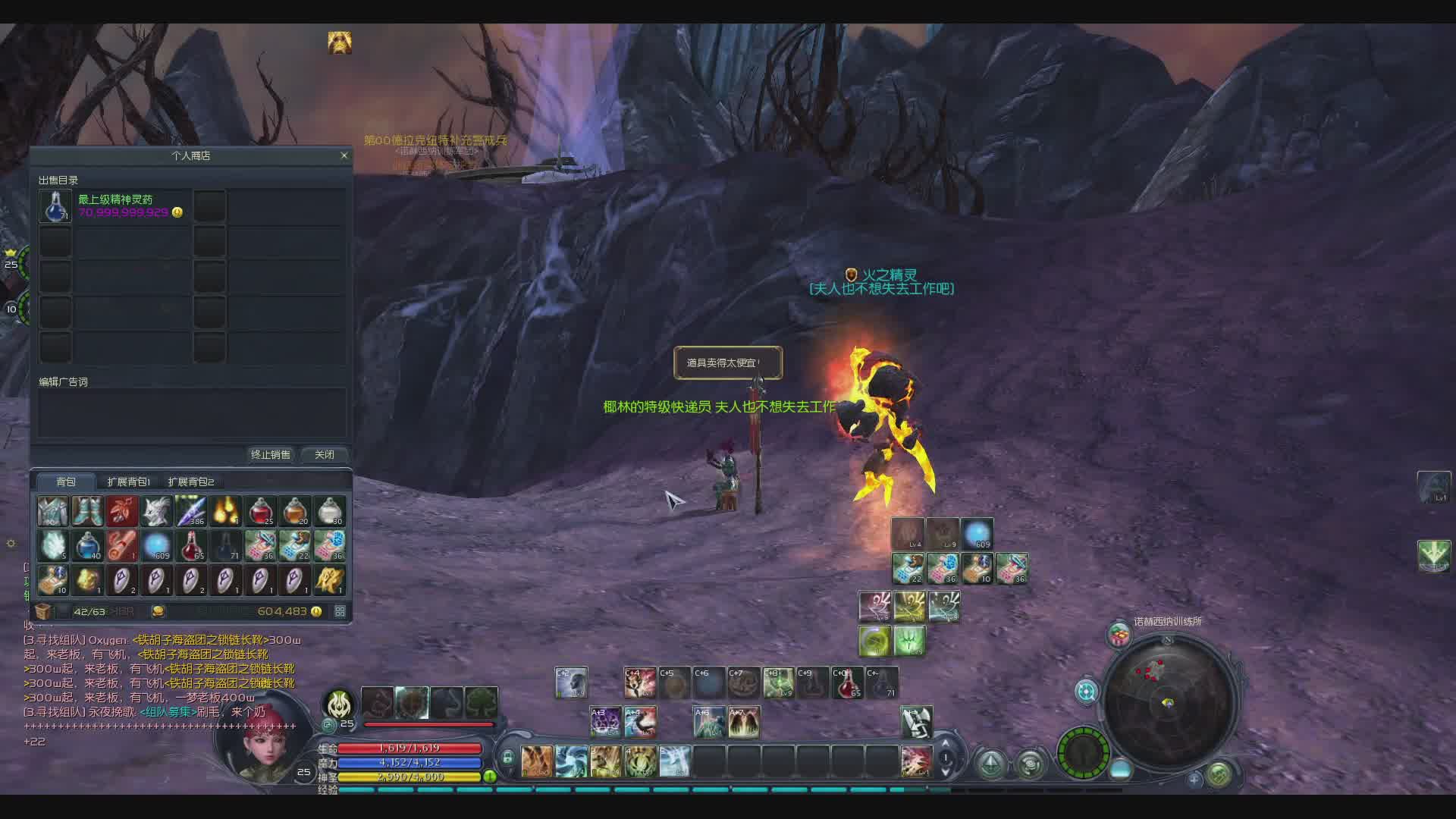The height and width of the screenshot is (819, 1456).
Task: Use the C+0 red potion quickslot
Action: [x=847, y=682]
